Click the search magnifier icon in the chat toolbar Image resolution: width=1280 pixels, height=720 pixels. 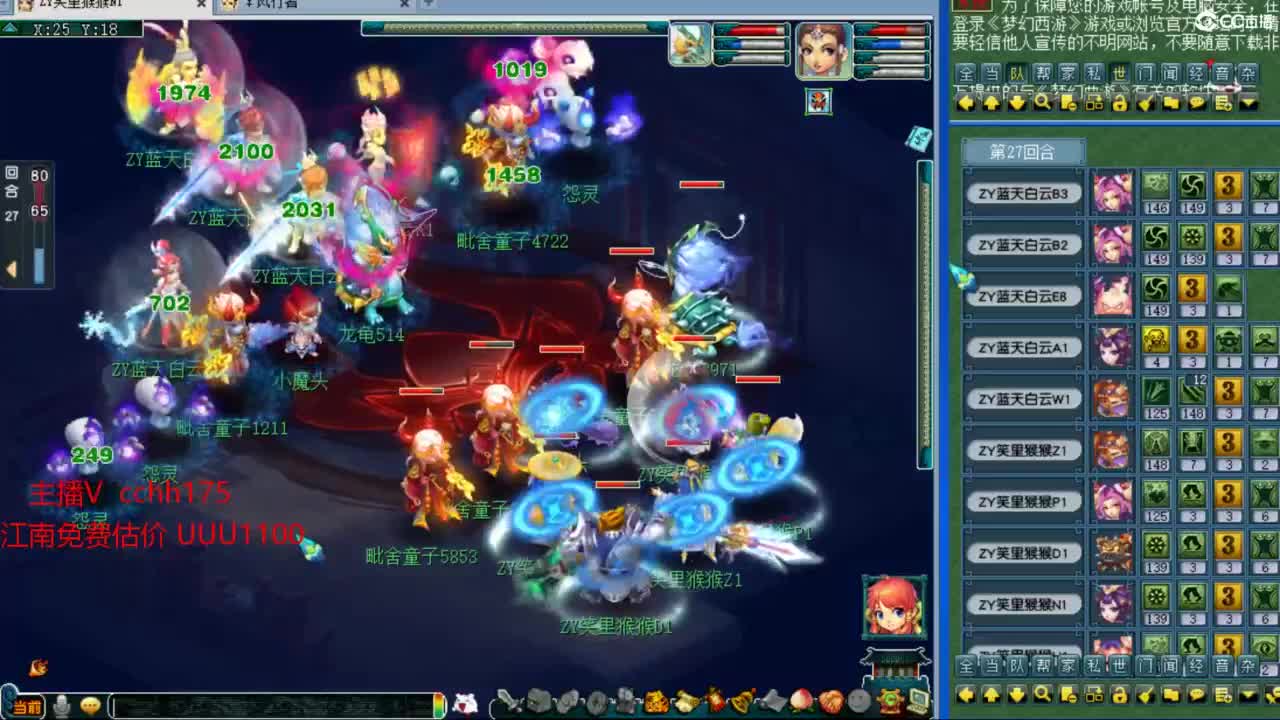point(1041,696)
